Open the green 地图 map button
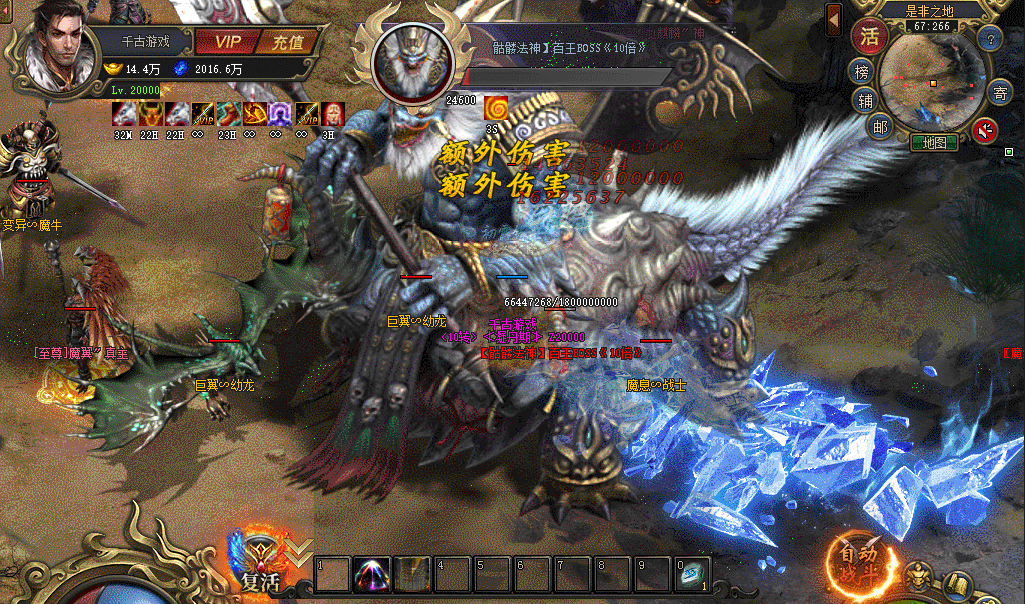This screenshot has width=1025, height=604. (x=934, y=143)
